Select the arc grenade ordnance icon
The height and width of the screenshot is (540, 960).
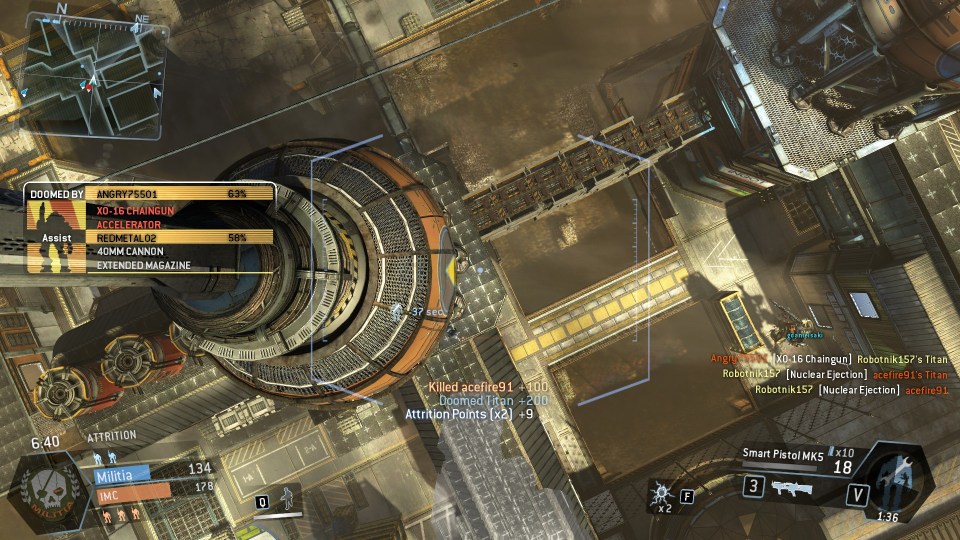[x=662, y=493]
